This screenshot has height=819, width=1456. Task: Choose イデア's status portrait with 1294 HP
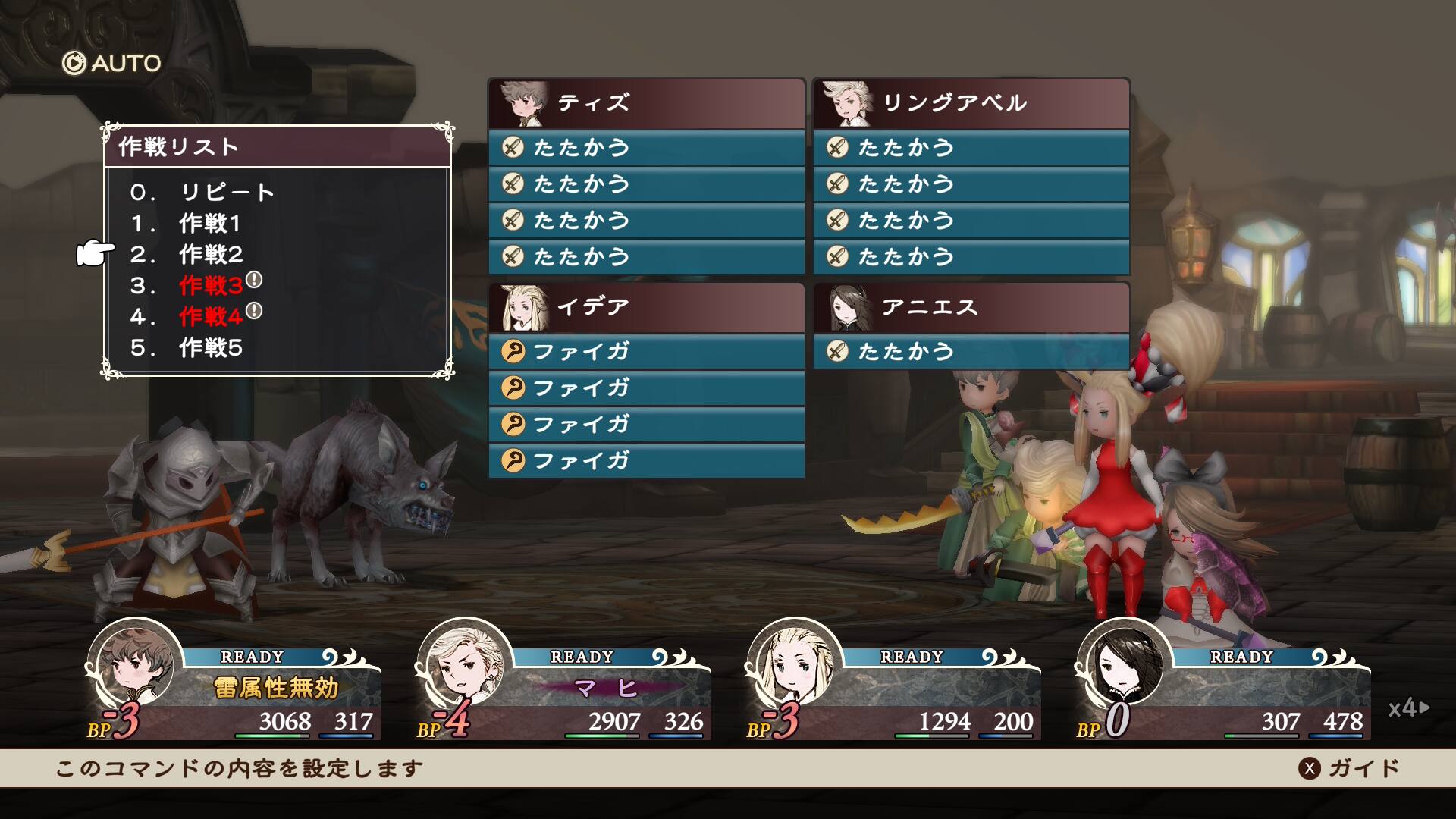[794, 665]
